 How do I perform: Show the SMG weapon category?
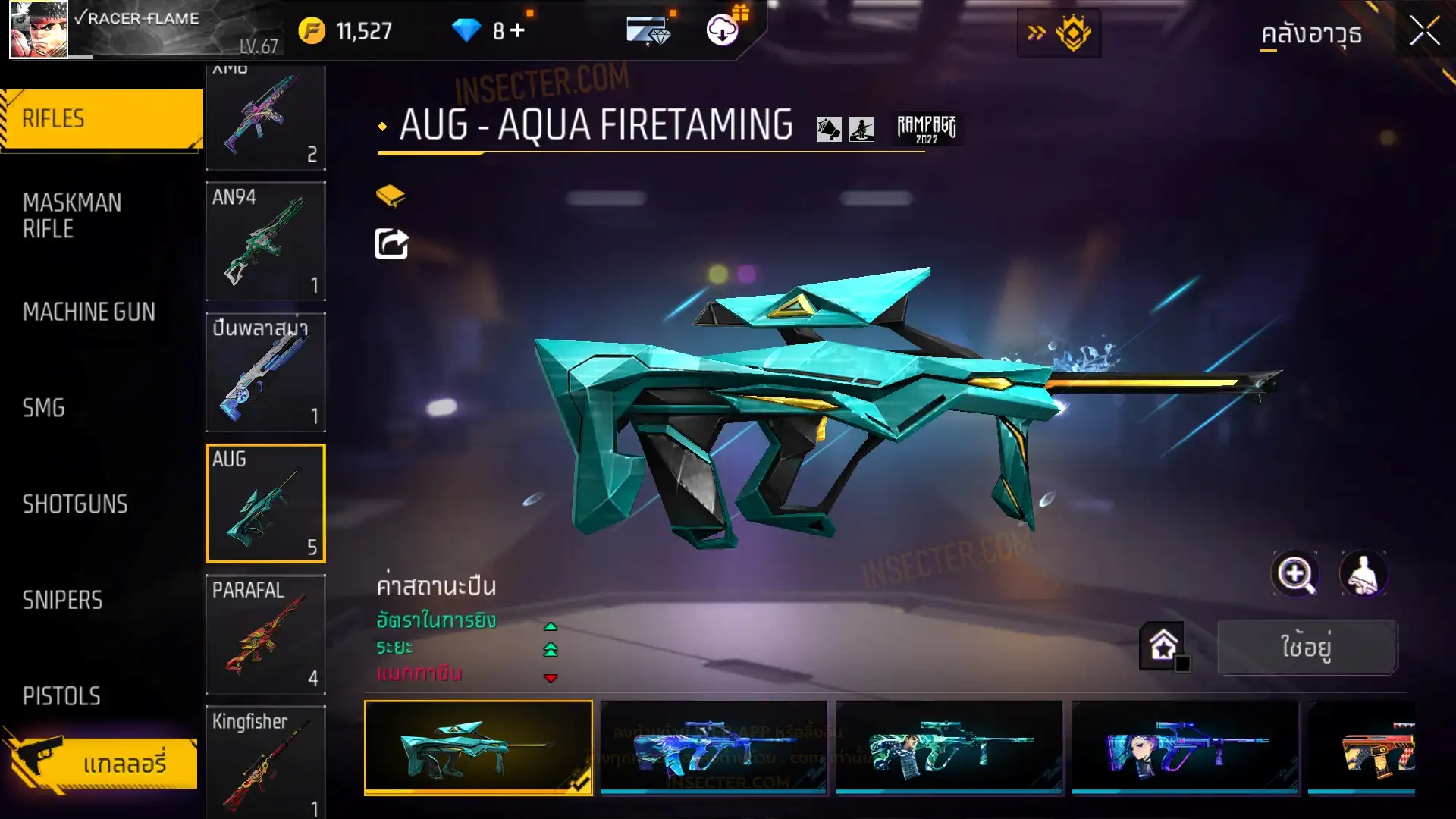(x=44, y=408)
